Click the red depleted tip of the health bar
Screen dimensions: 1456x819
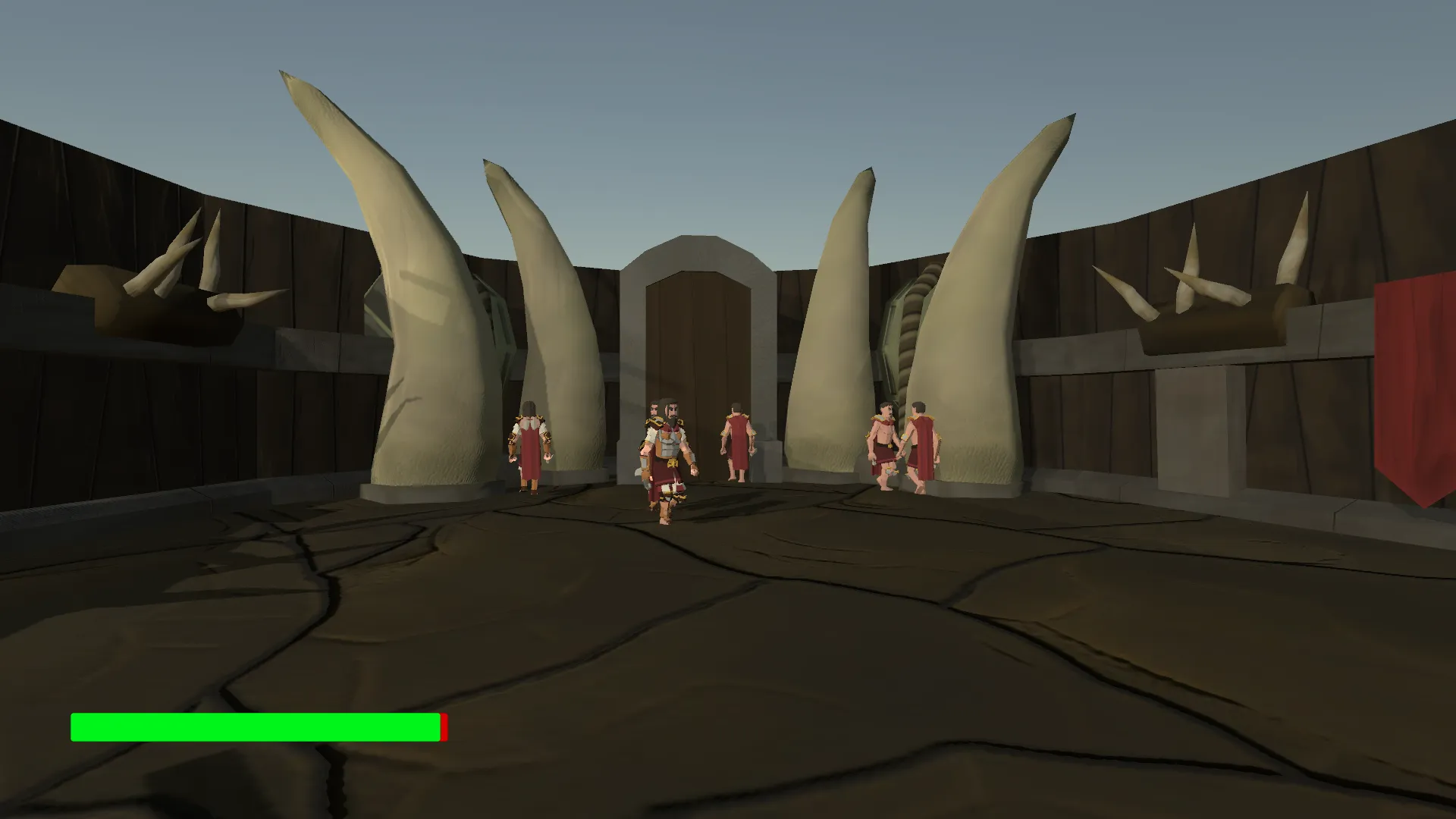(x=443, y=726)
